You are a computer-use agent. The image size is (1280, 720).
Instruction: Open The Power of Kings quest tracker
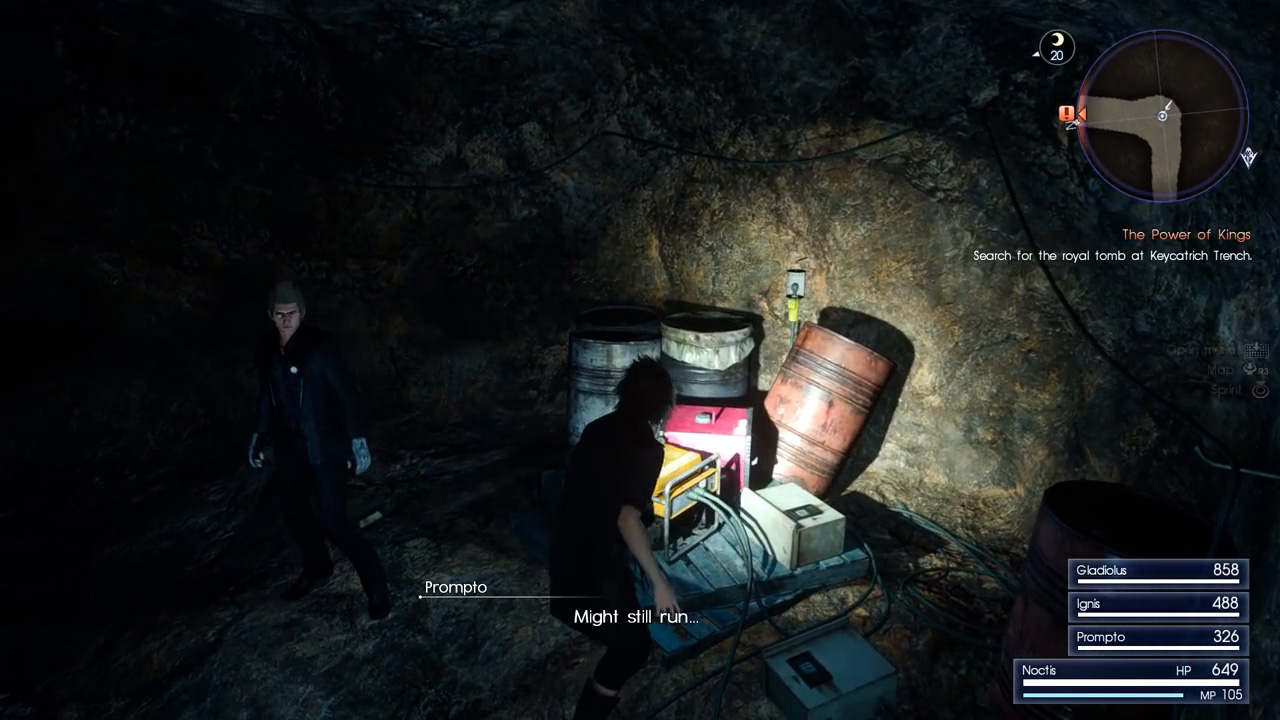click(x=1186, y=235)
